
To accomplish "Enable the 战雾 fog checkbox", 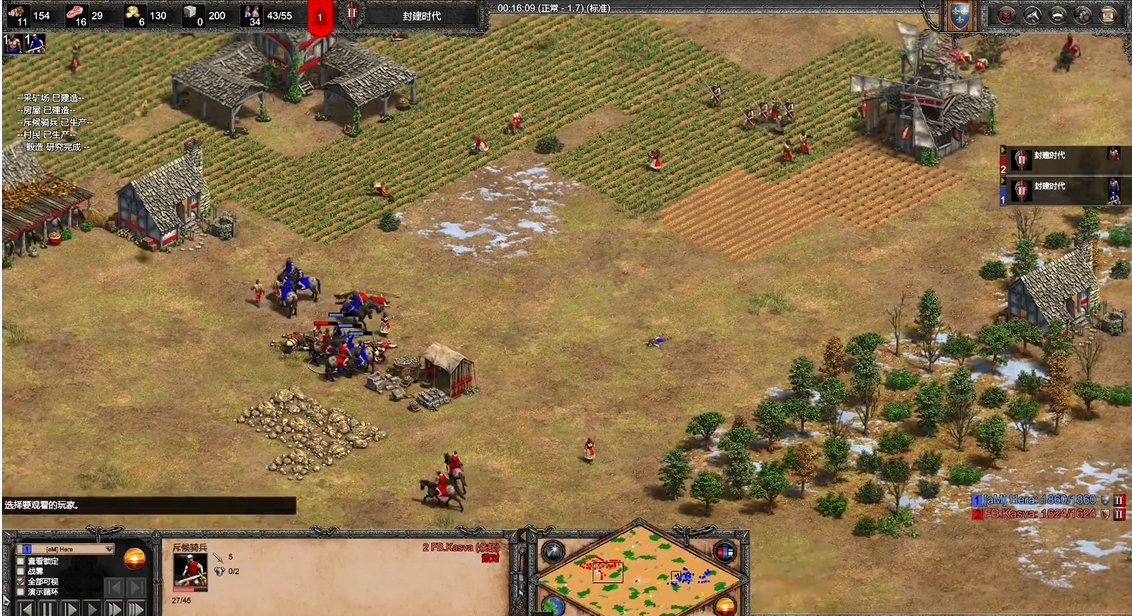I will 21,571.
